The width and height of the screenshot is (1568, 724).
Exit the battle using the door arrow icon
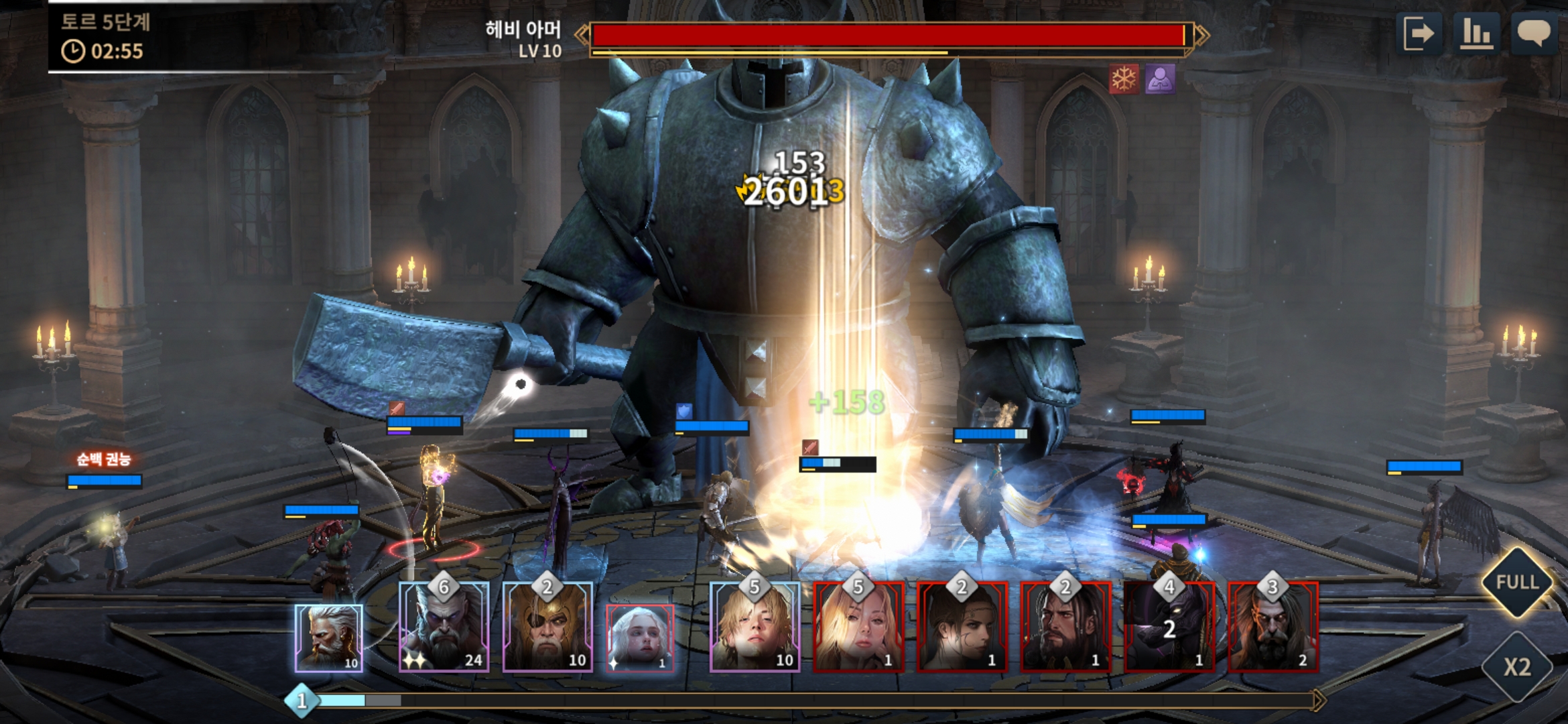point(1419,33)
